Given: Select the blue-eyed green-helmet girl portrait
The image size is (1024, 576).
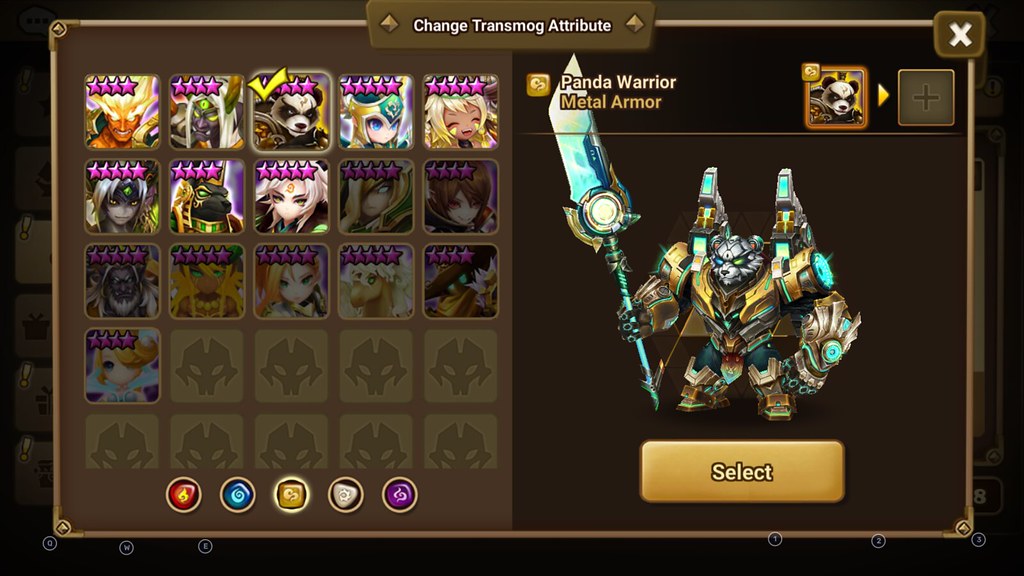Looking at the screenshot, I should coord(376,112).
